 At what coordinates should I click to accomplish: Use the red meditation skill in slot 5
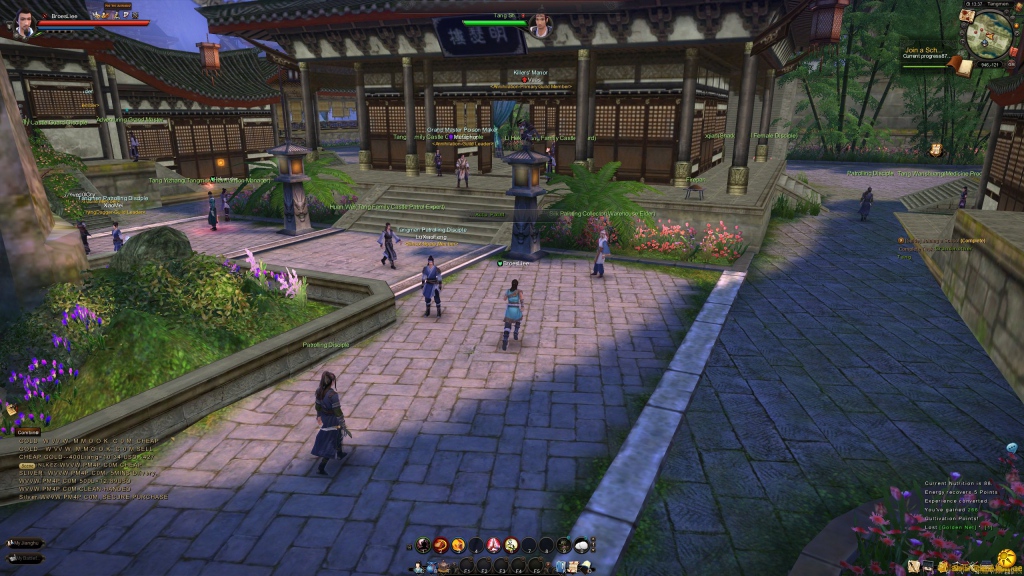494,545
